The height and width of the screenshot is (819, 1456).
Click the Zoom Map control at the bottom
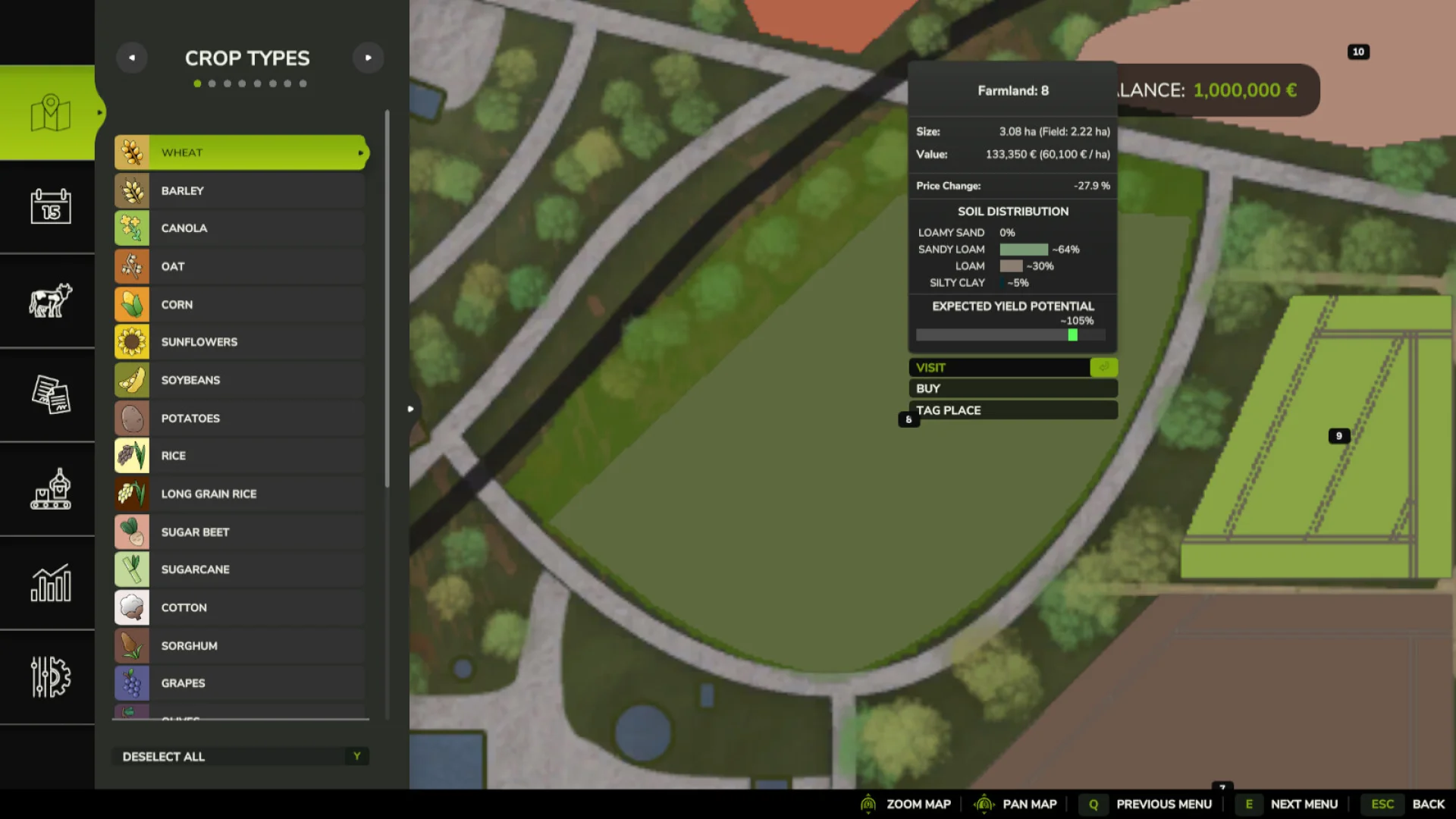(x=919, y=804)
